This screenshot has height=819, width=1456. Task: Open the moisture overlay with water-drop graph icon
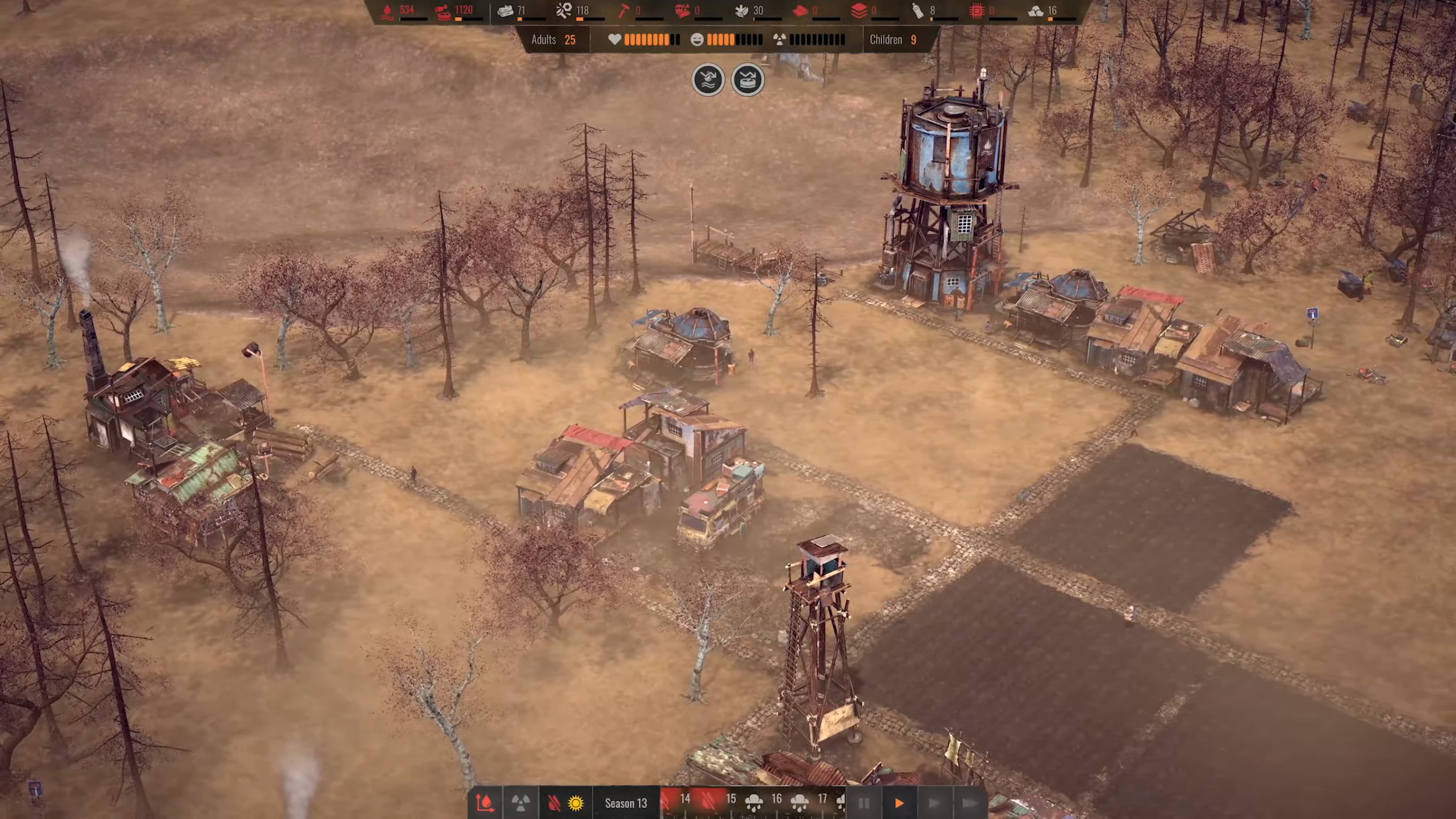pyautogui.click(x=484, y=802)
